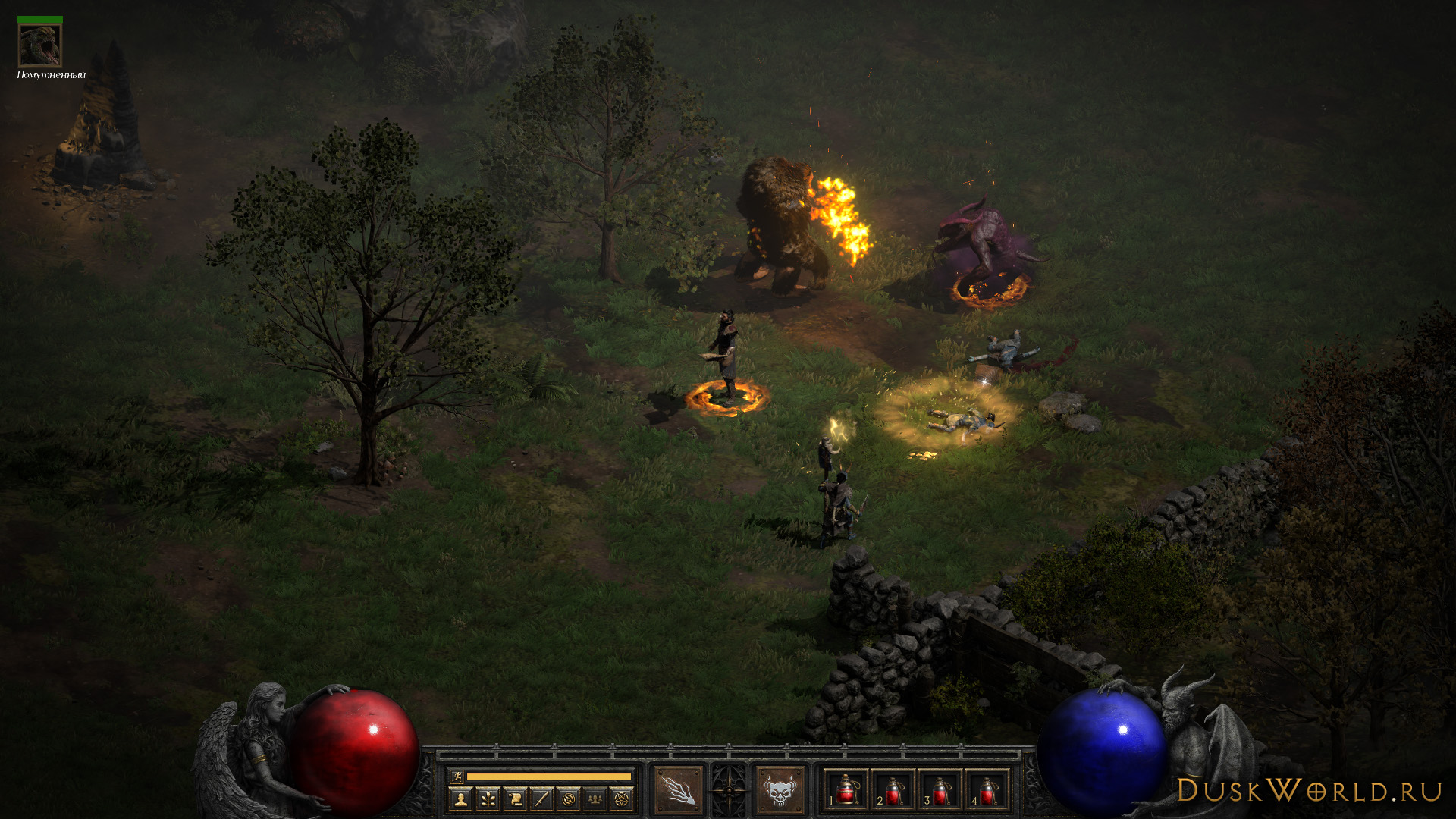Open the character sheet button
This screenshot has width=1456, height=819.
[460, 799]
